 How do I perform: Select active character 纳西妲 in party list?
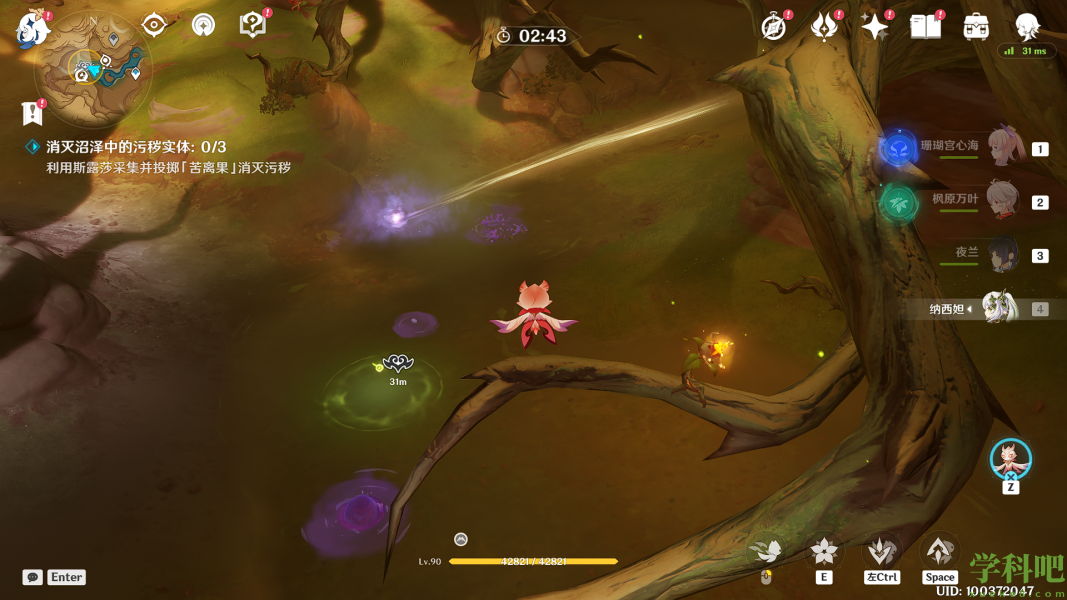click(x=998, y=309)
